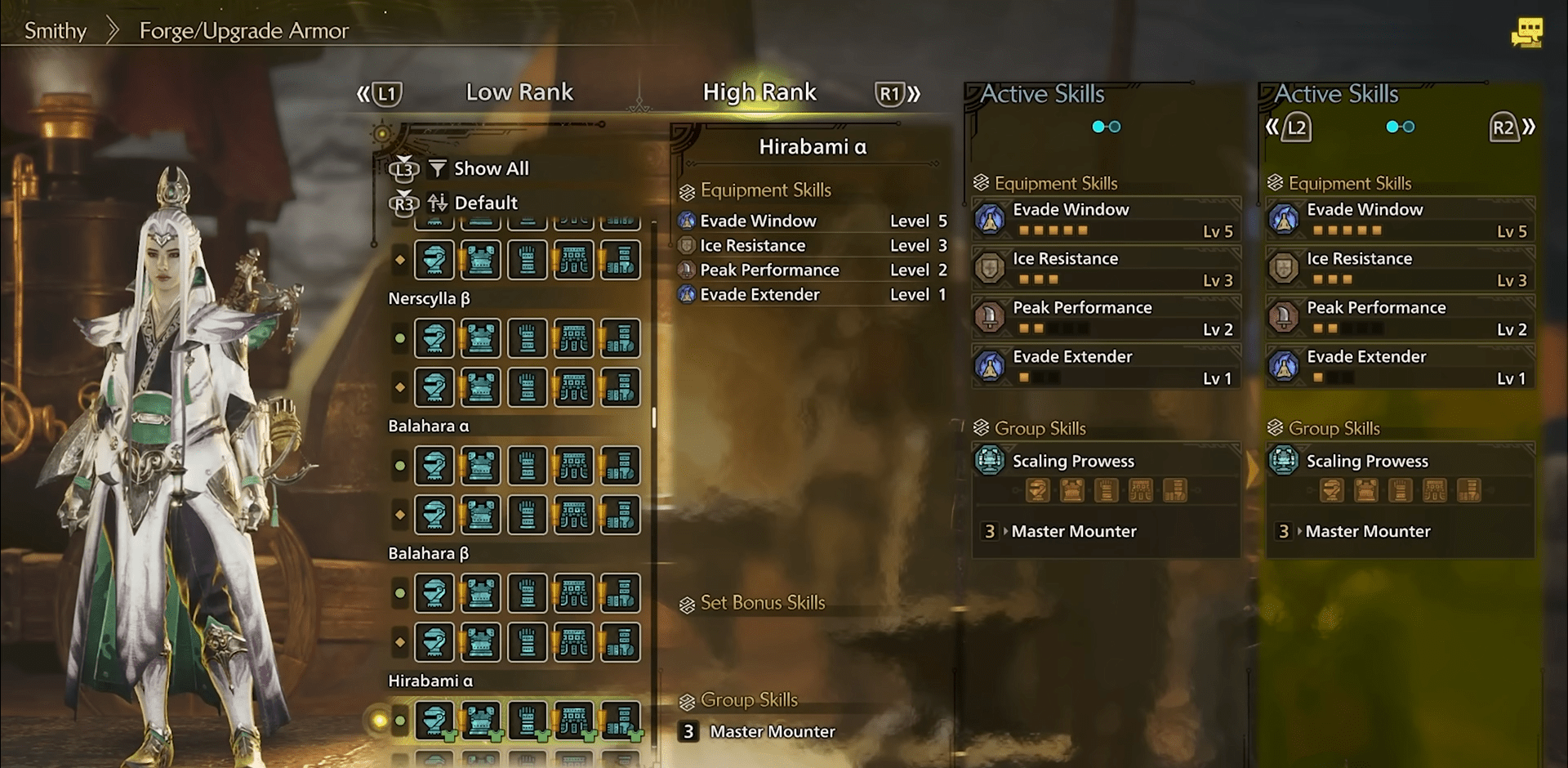
Task: Click the Evade Extender skill icon
Action: [990, 366]
